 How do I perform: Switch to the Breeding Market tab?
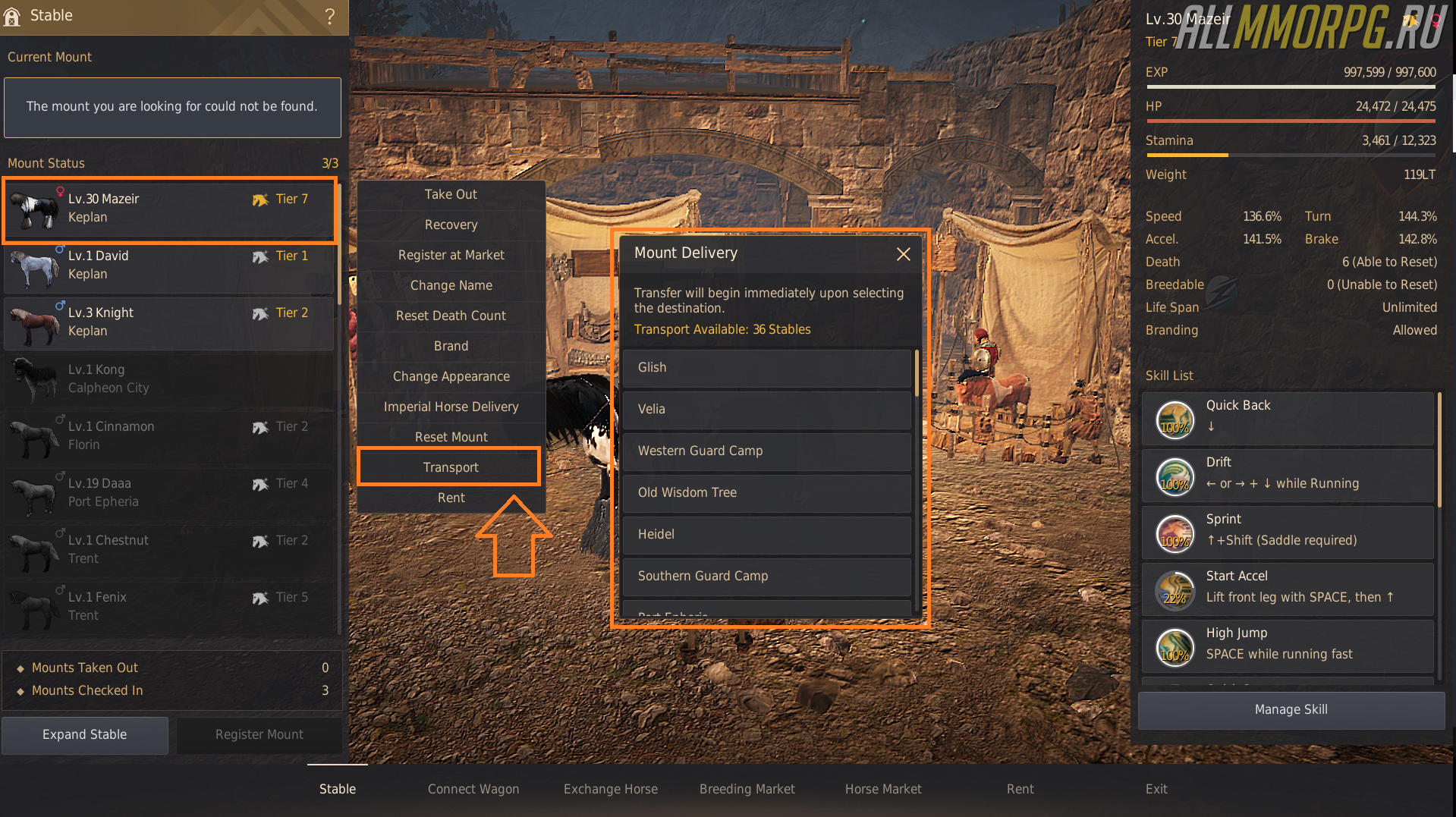(x=747, y=789)
